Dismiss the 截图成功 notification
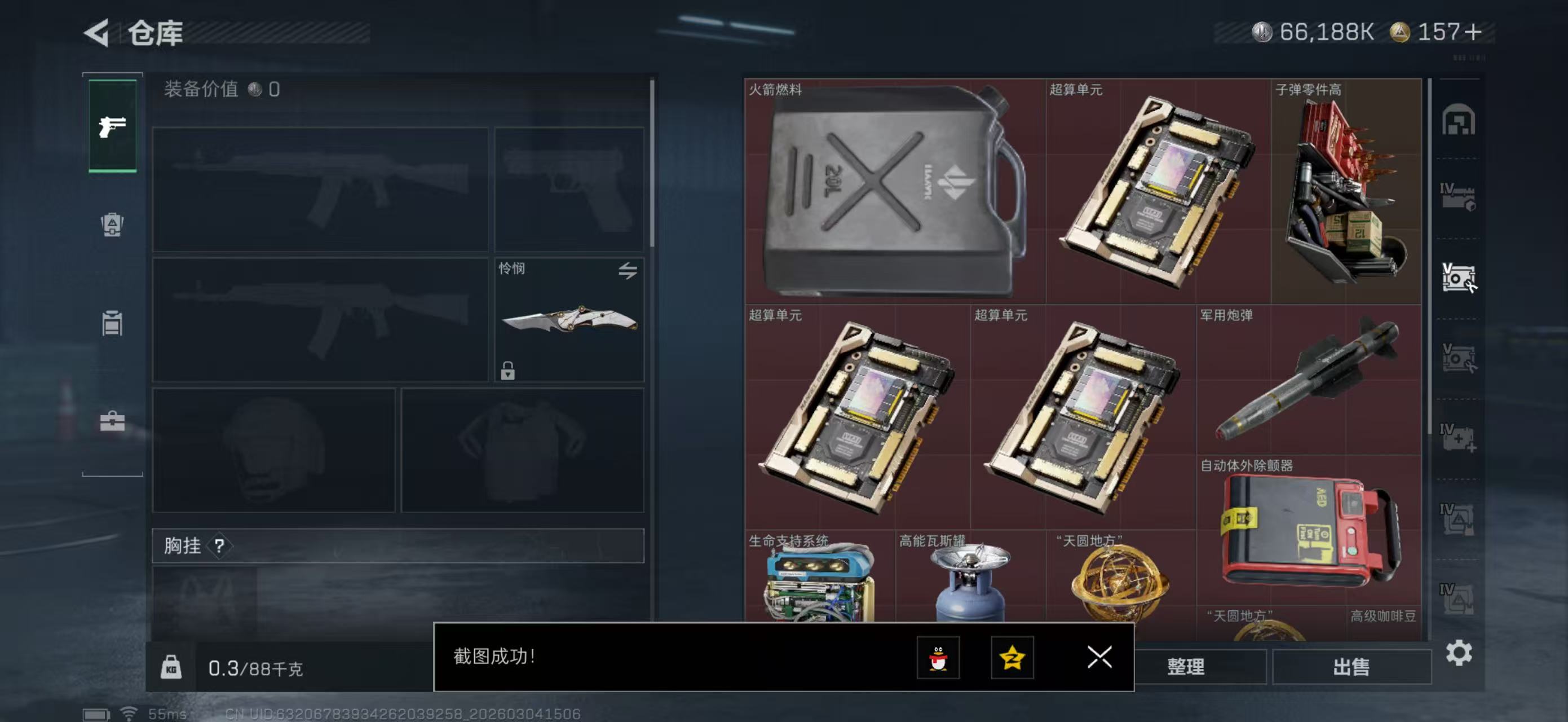 [x=1097, y=658]
